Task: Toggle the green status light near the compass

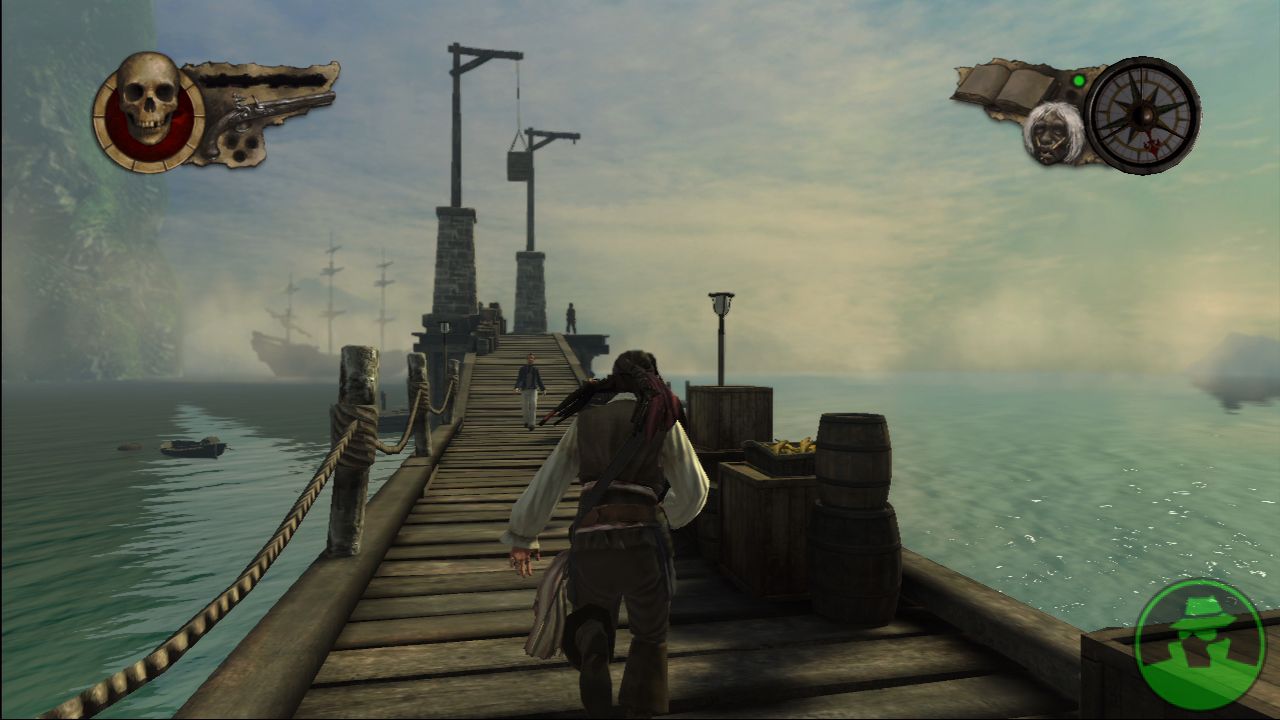Action: (x=1078, y=81)
